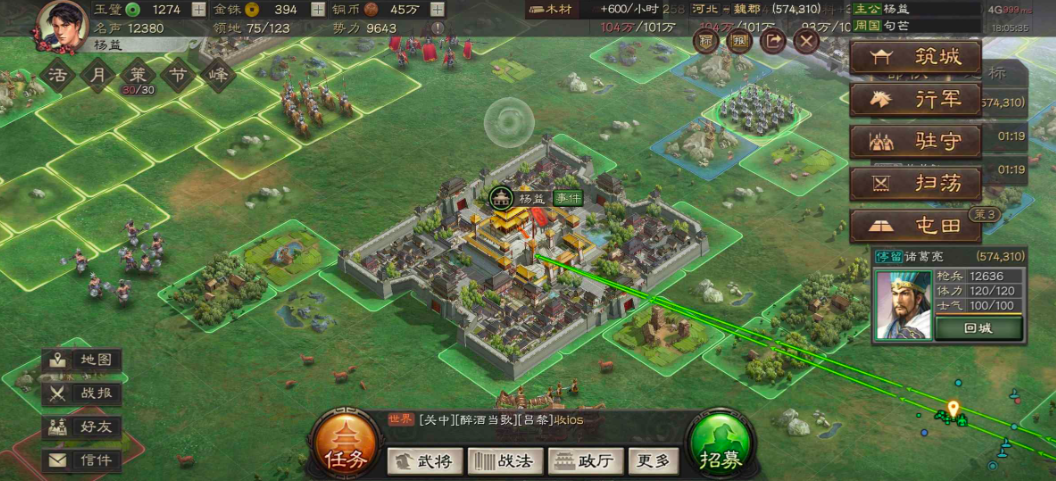Viewport: 1056px width, 481px height.
Task: Click the share arrow icon
Action: (773, 41)
